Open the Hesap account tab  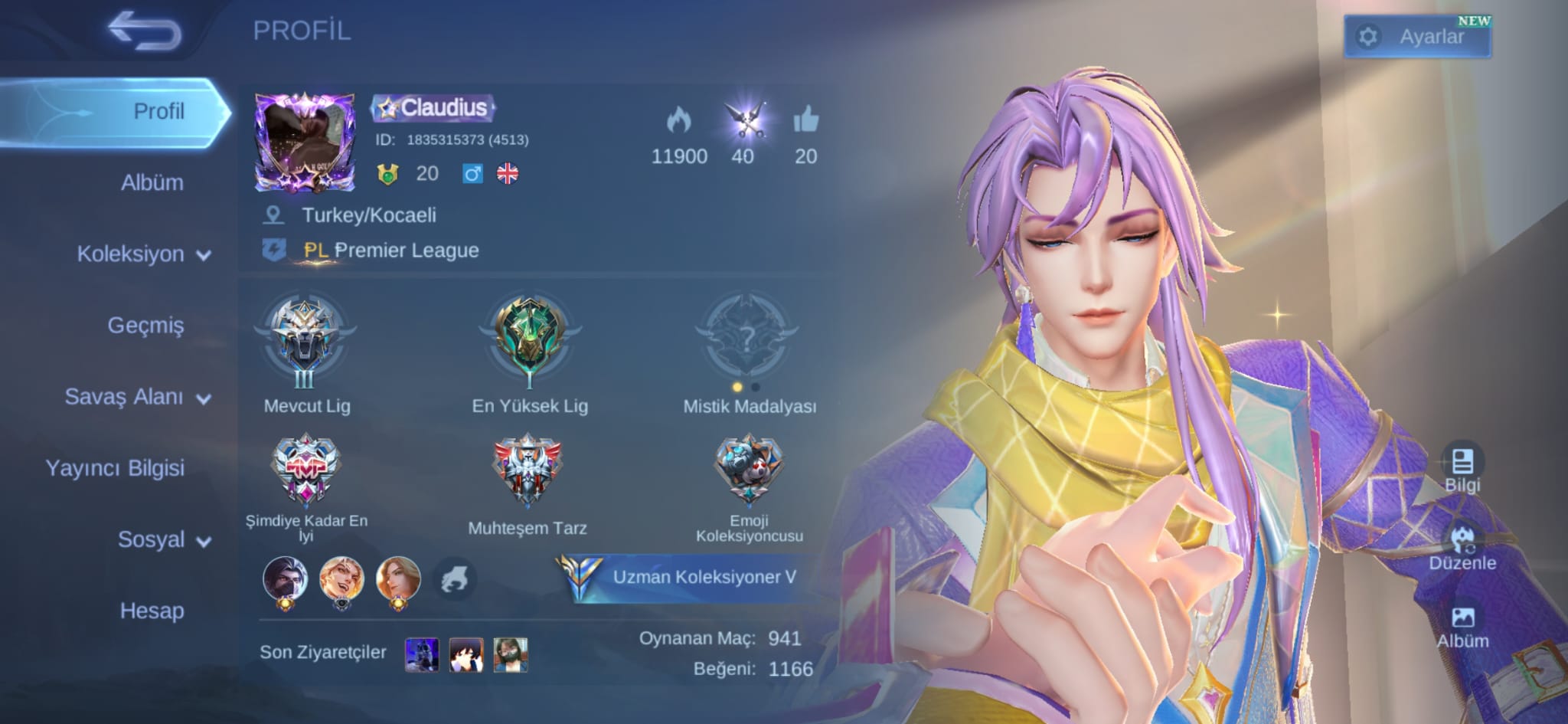(x=152, y=611)
